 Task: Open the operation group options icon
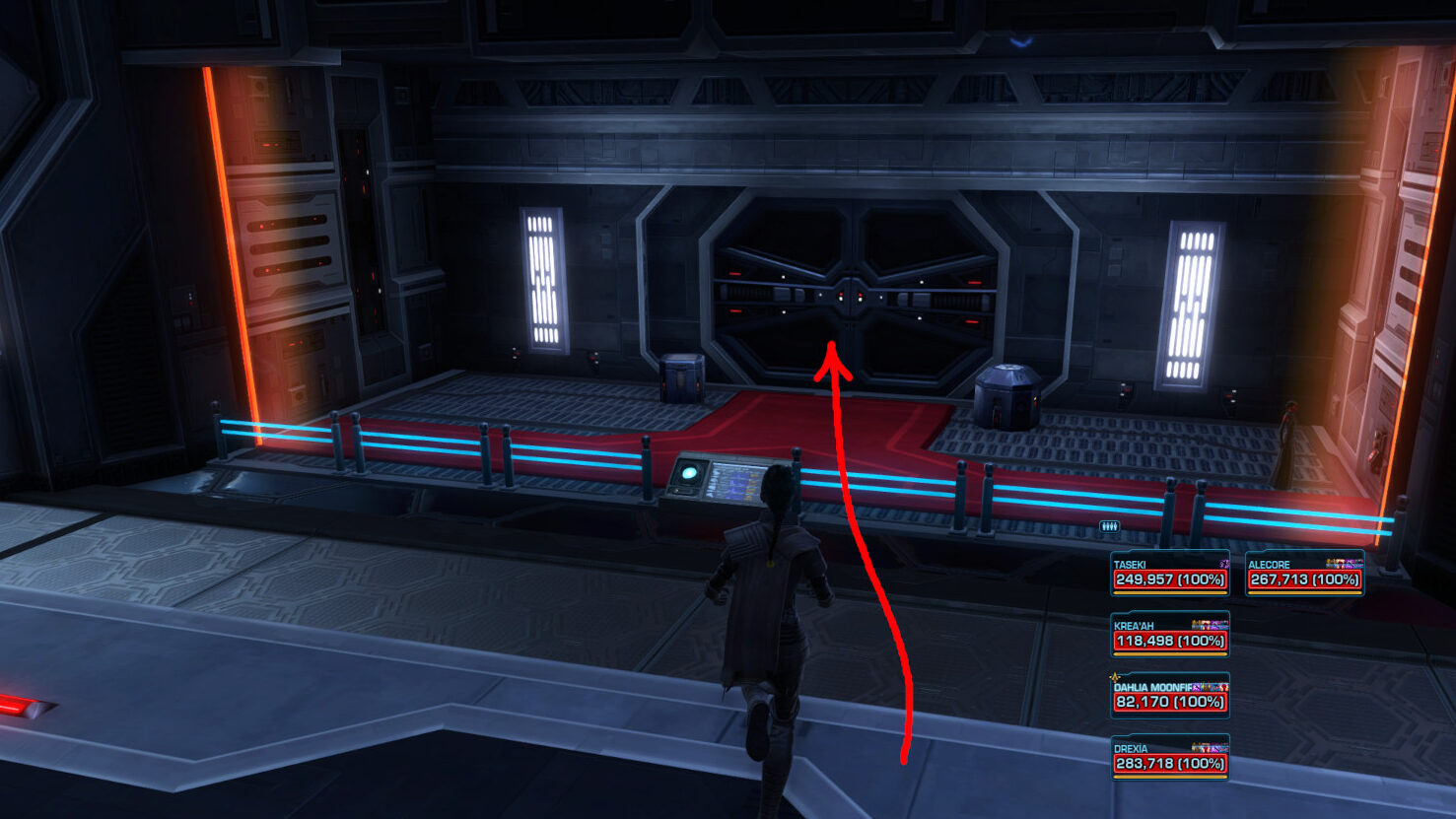(x=1109, y=527)
